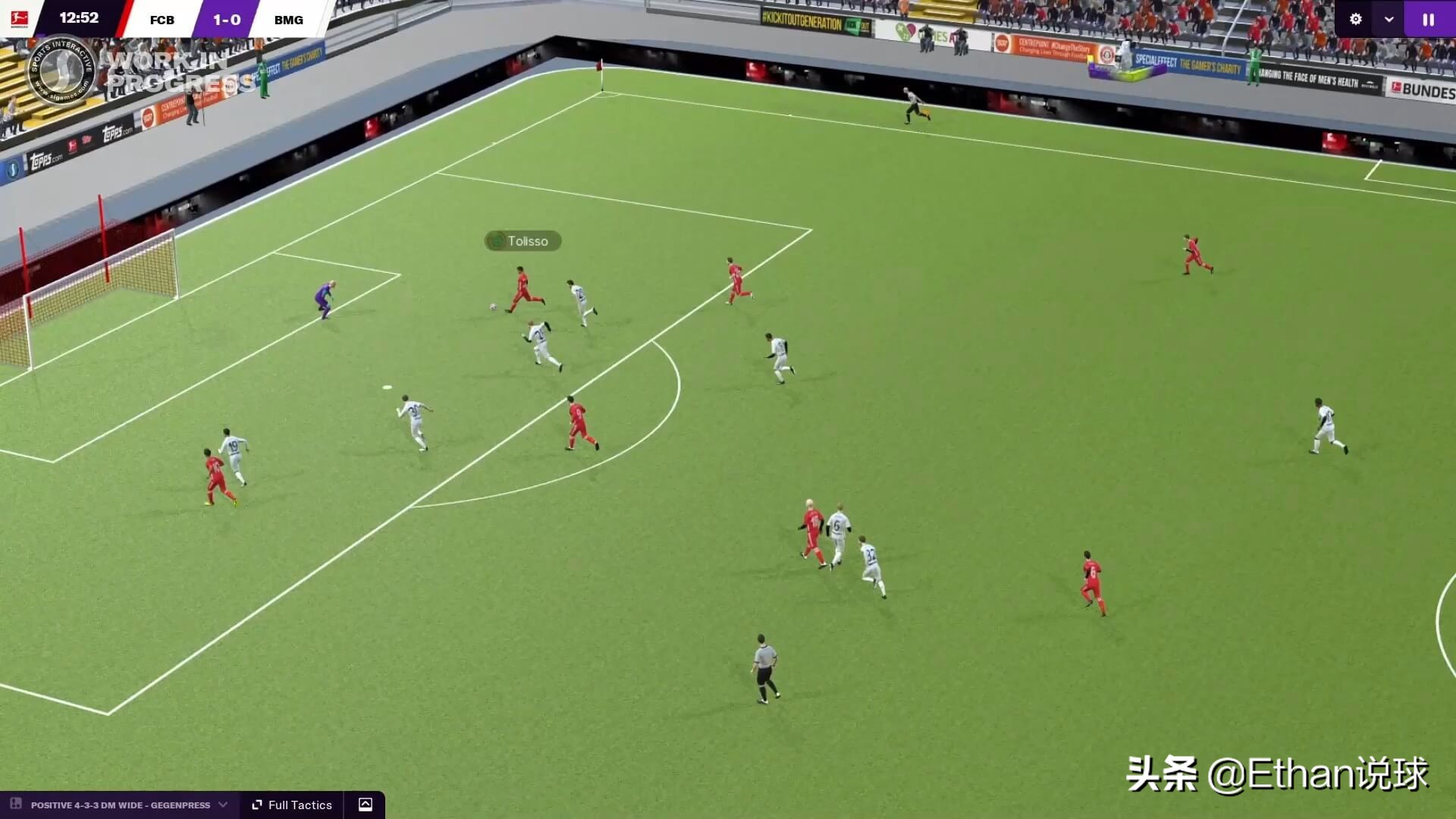Open match settings via the gear icon

click(1356, 19)
